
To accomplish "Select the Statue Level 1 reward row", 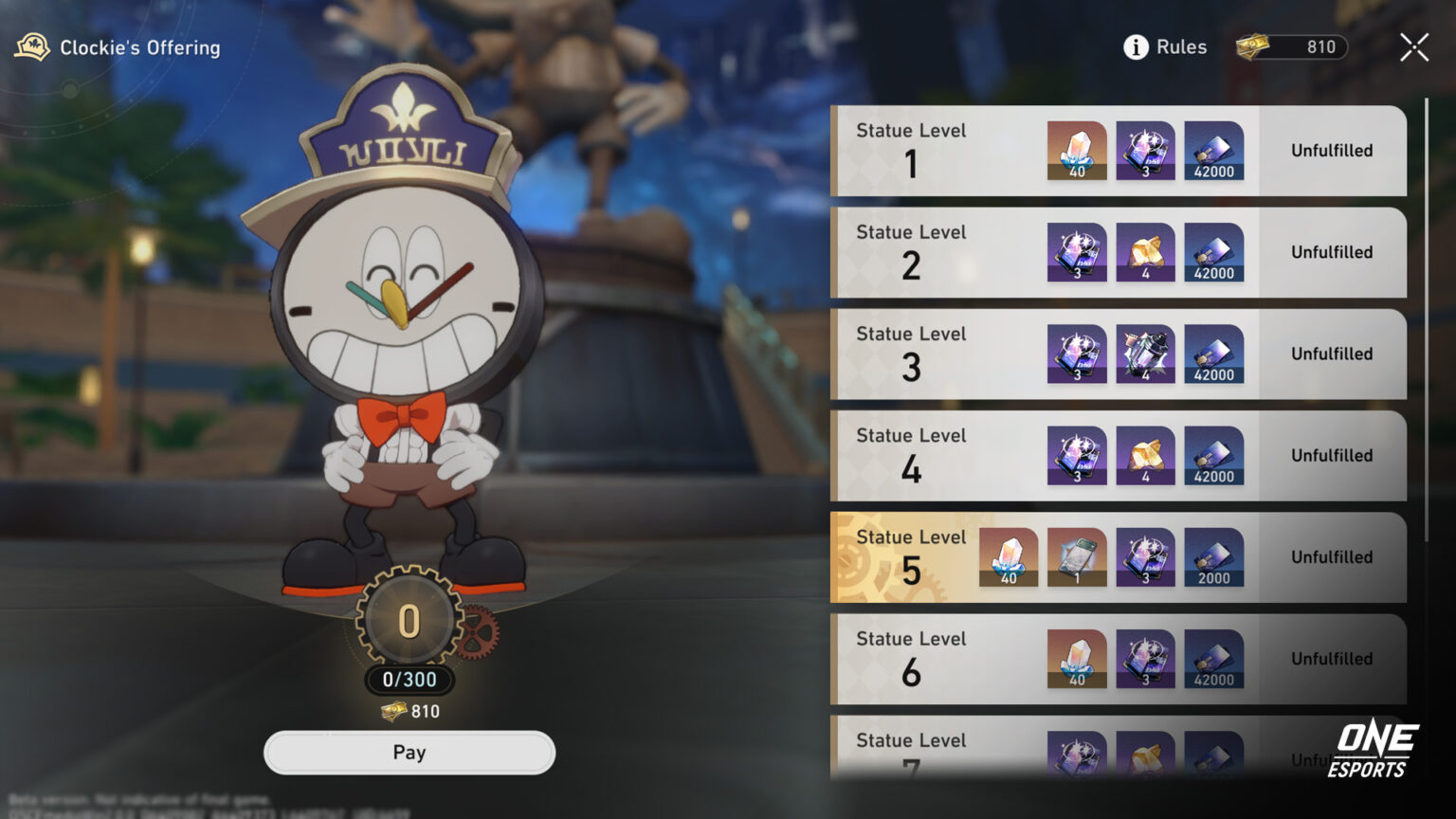I will 948,151.
